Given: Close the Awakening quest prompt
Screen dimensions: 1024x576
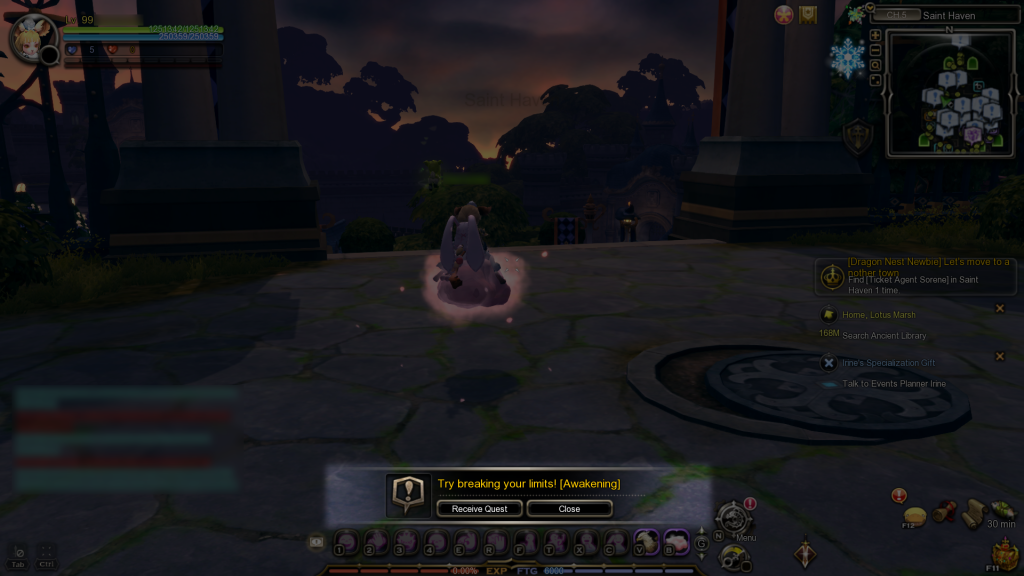Looking at the screenshot, I should tap(569, 509).
